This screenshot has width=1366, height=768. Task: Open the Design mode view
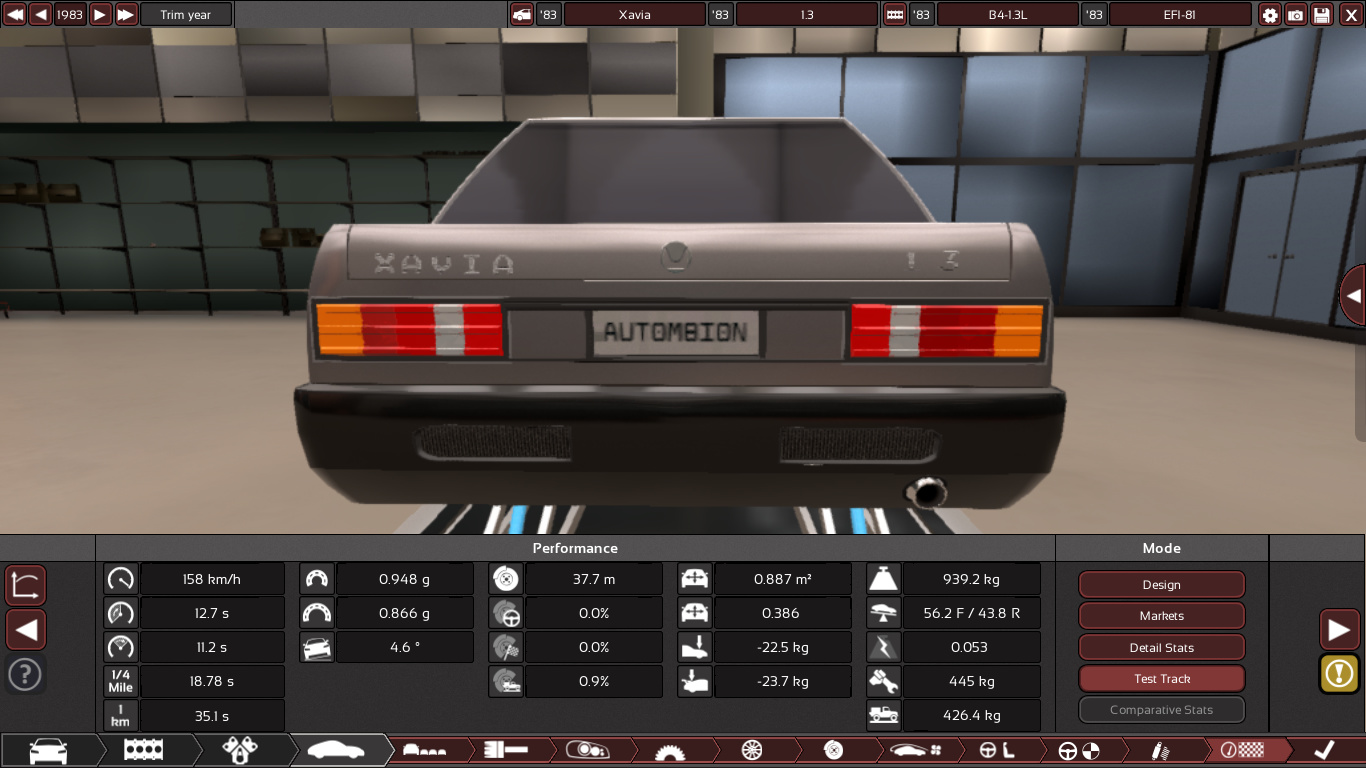1161,585
